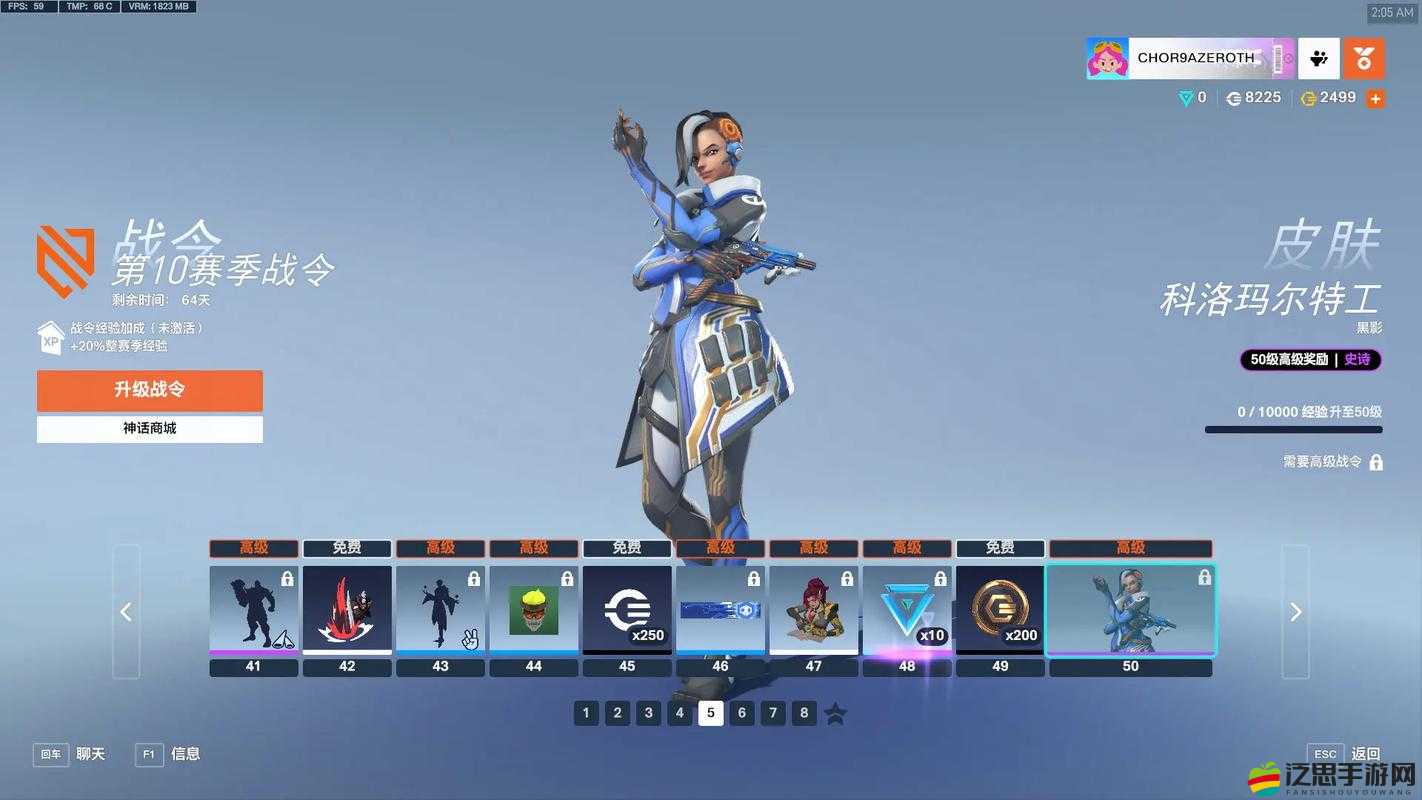Image resolution: width=1422 pixels, height=800 pixels.
Task: Add coins with the orange plus button
Action: (x=1376, y=99)
